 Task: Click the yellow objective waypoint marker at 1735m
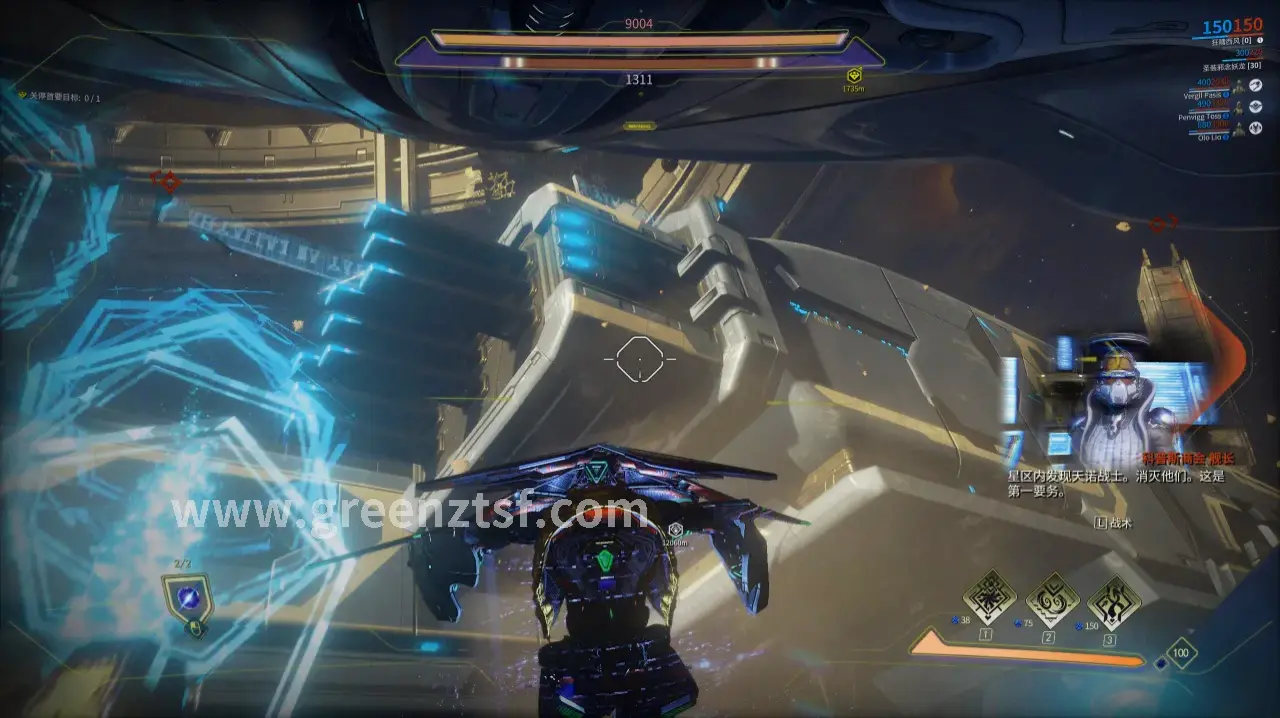point(854,76)
